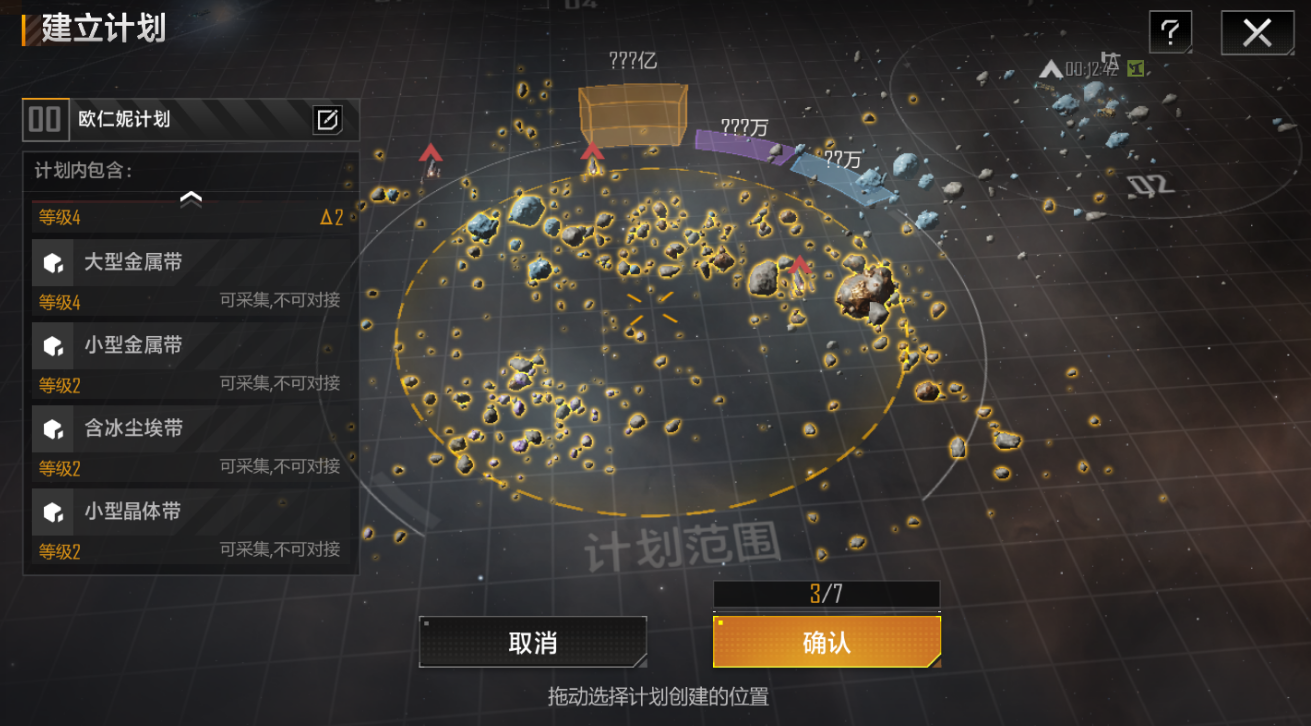Open the question mark help

click(1169, 33)
